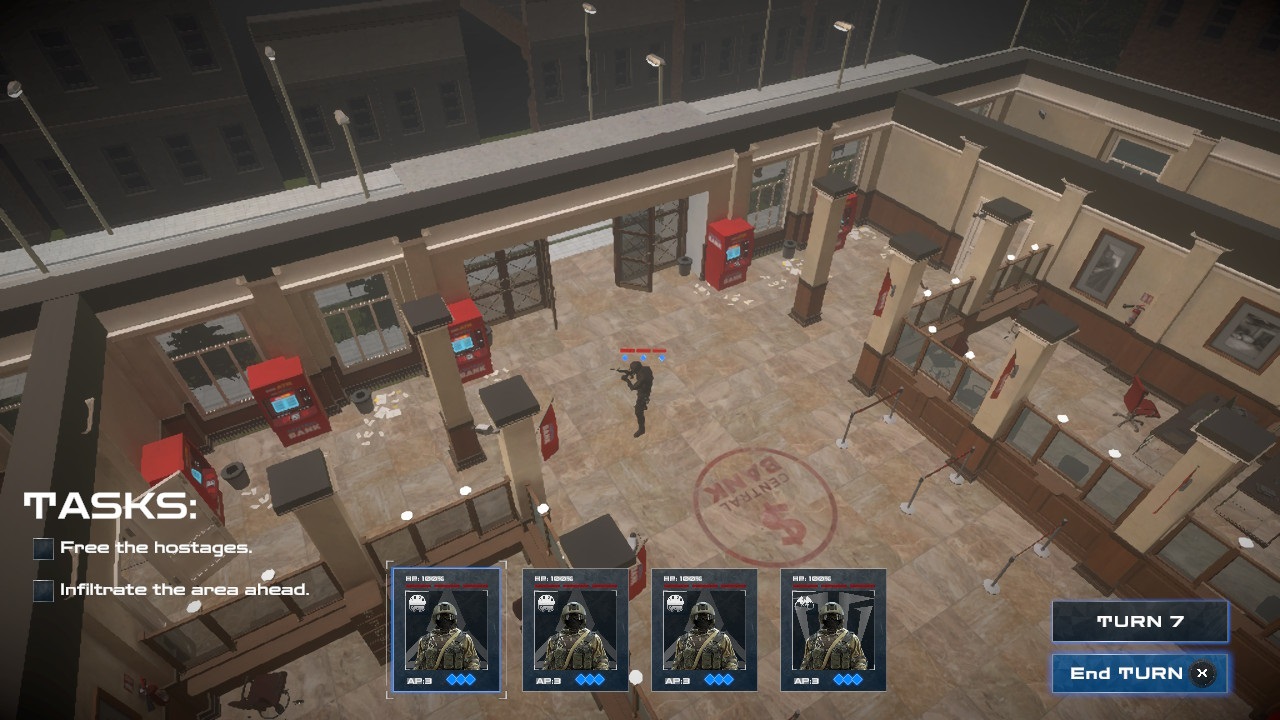Click the X icon inside the End TURN button
This screenshot has width=1280, height=720.
click(x=1201, y=673)
